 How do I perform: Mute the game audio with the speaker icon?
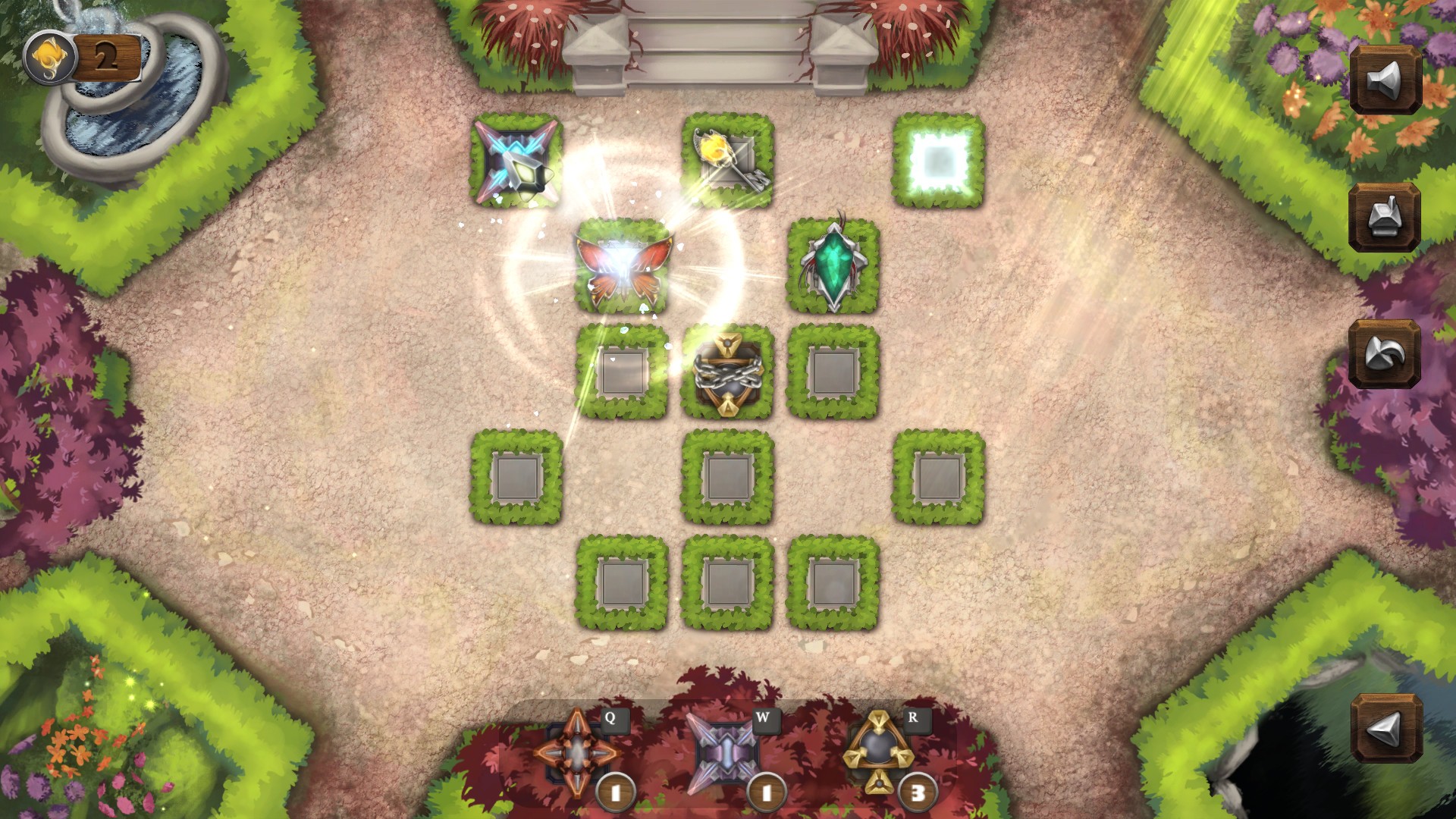click(x=1383, y=77)
